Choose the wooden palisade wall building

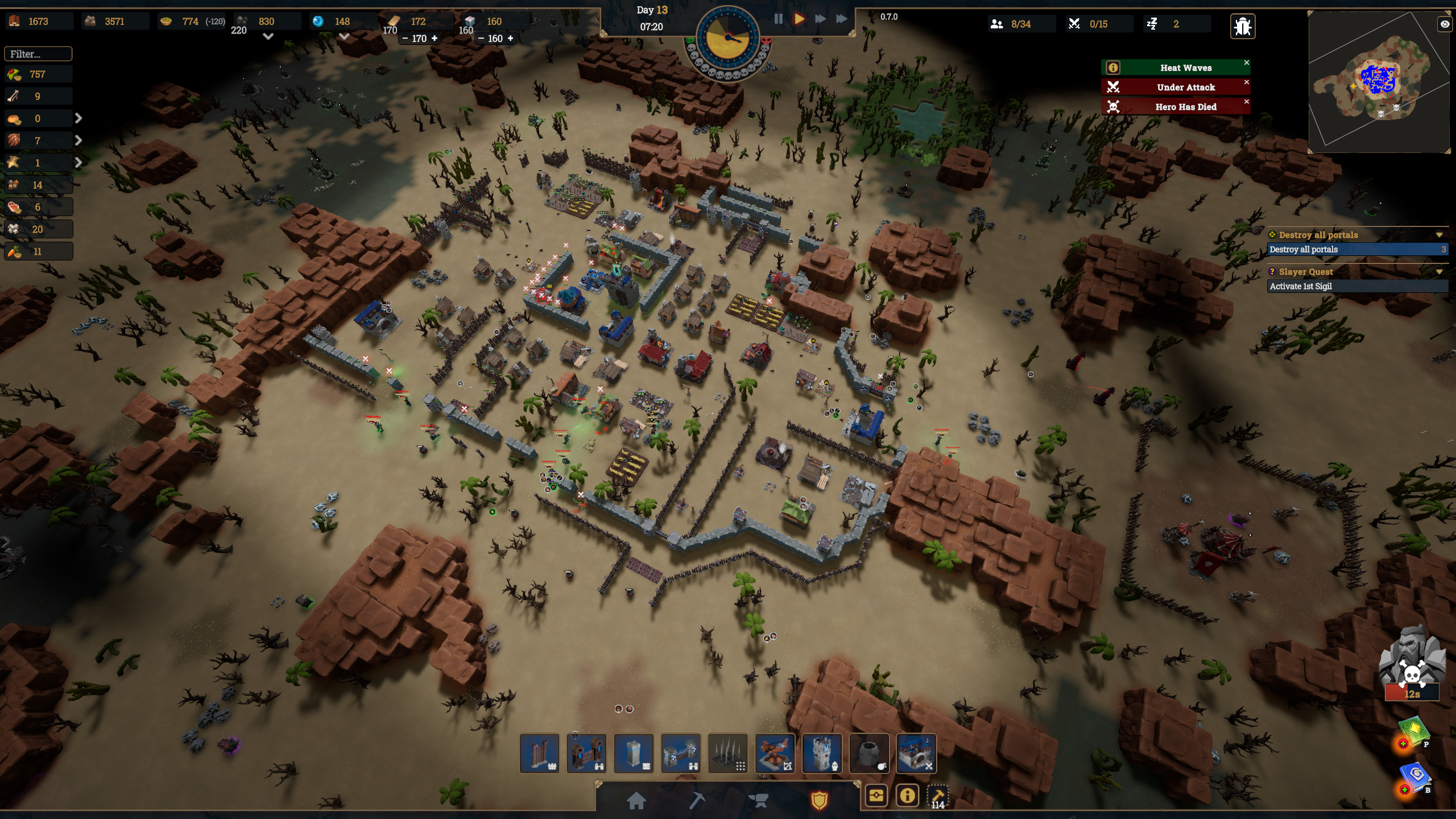pos(539,753)
